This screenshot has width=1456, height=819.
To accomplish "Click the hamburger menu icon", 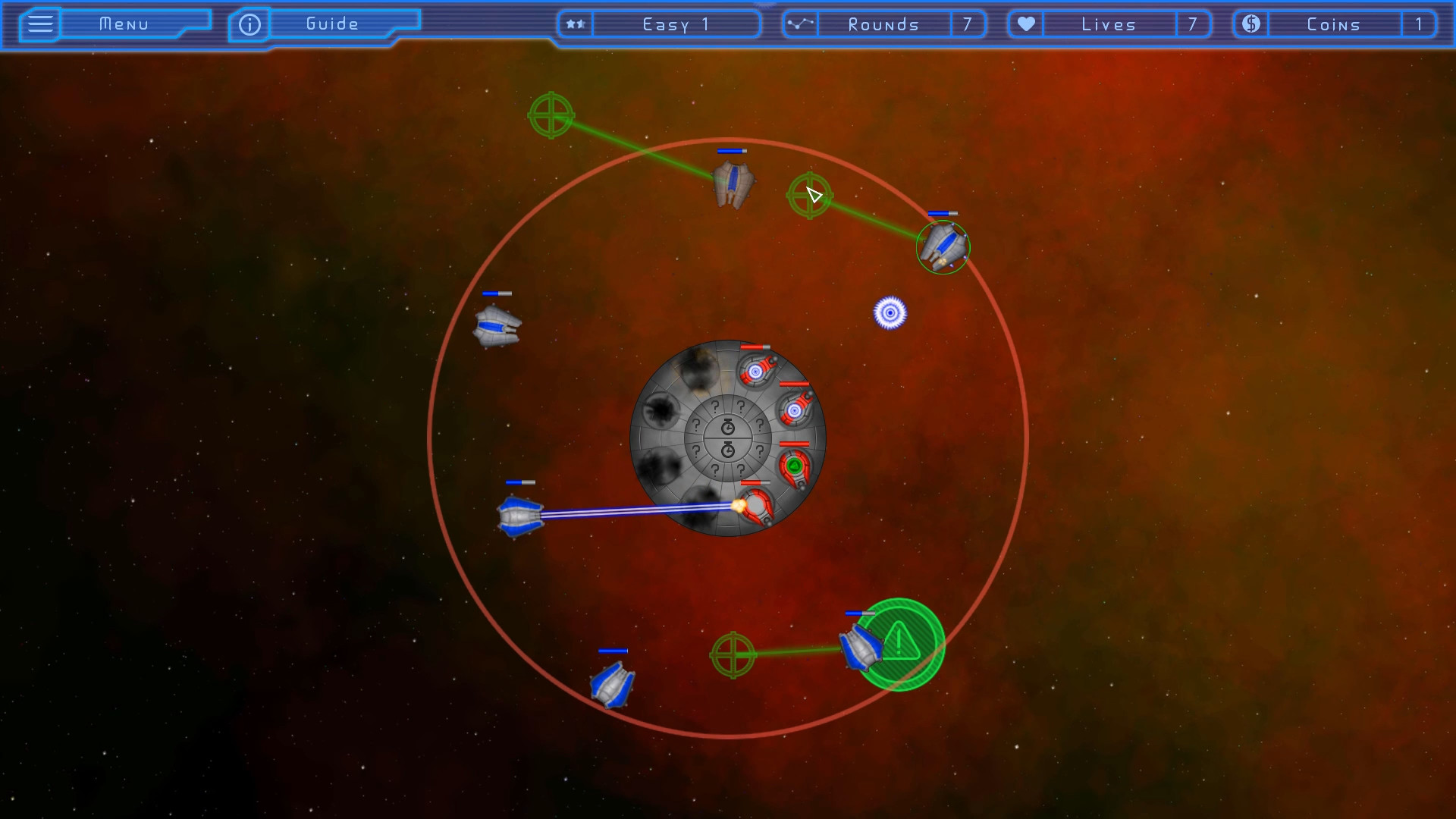I will (x=40, y=24).
